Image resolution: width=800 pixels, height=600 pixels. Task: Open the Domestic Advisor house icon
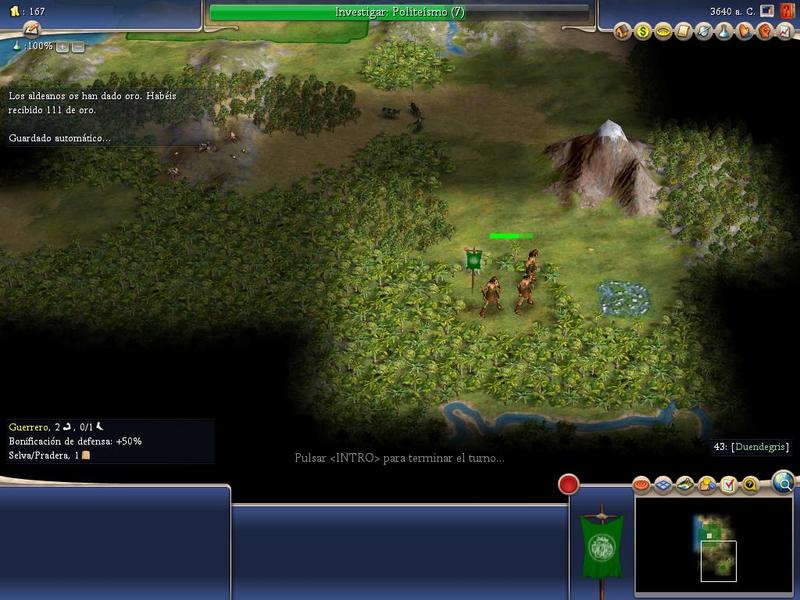pos(623,31)
